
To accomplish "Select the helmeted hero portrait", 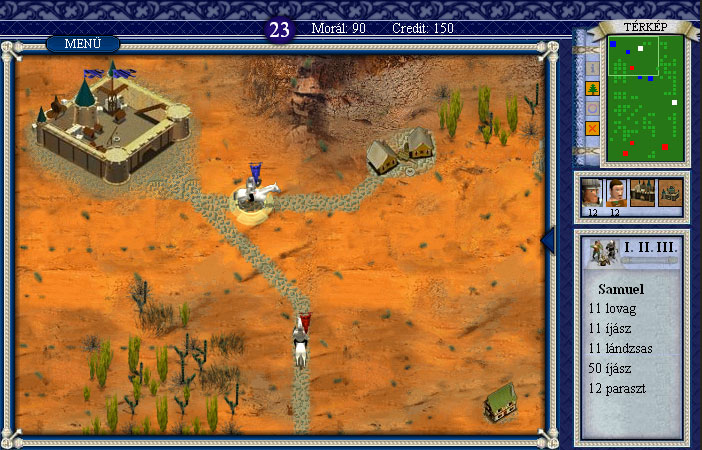I will [x=593, y=192].
